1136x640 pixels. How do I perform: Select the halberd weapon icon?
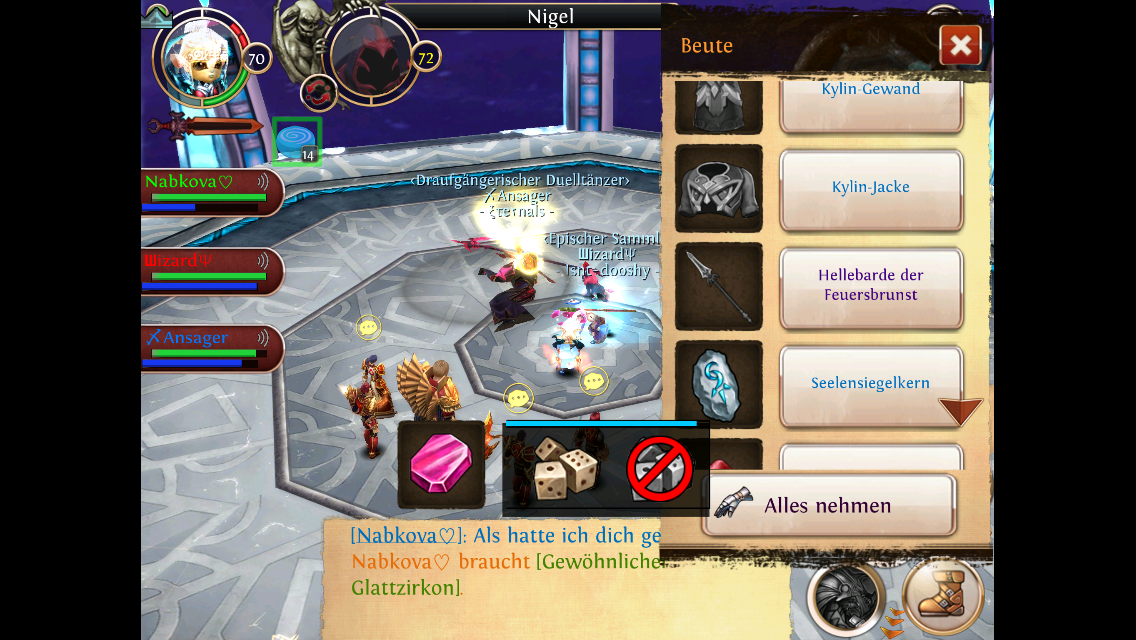coord(719,287)
